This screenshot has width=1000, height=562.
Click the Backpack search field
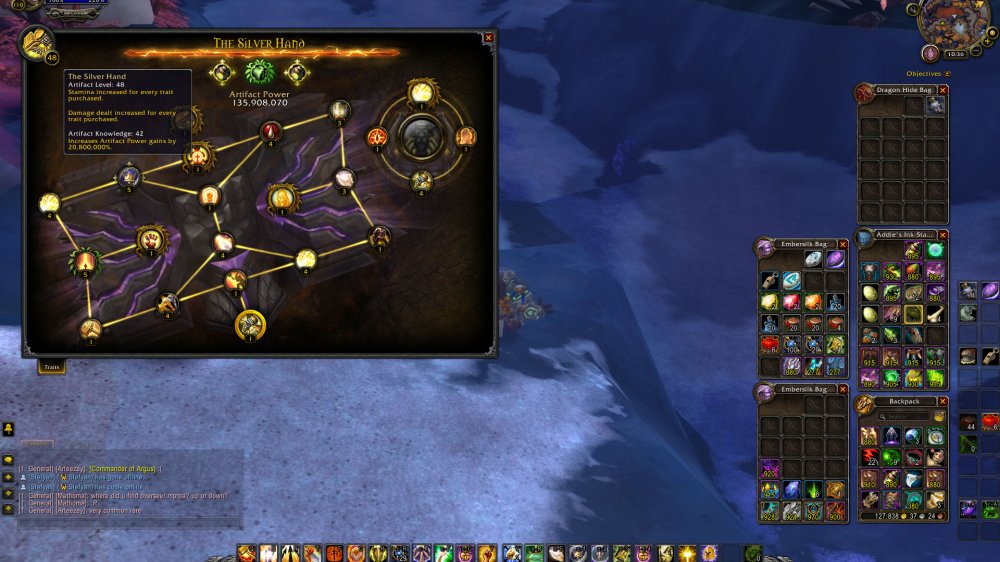point(906,416)
